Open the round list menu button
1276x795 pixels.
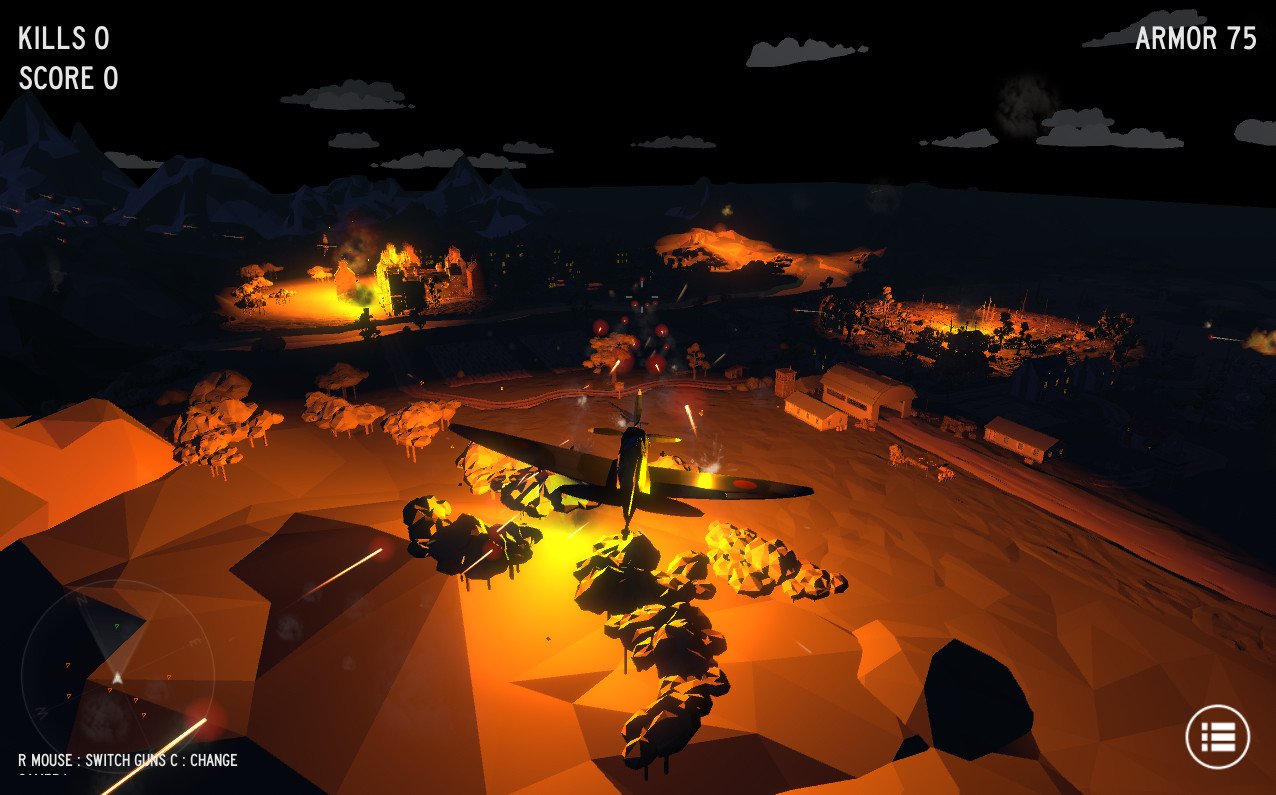point(1217,737)
